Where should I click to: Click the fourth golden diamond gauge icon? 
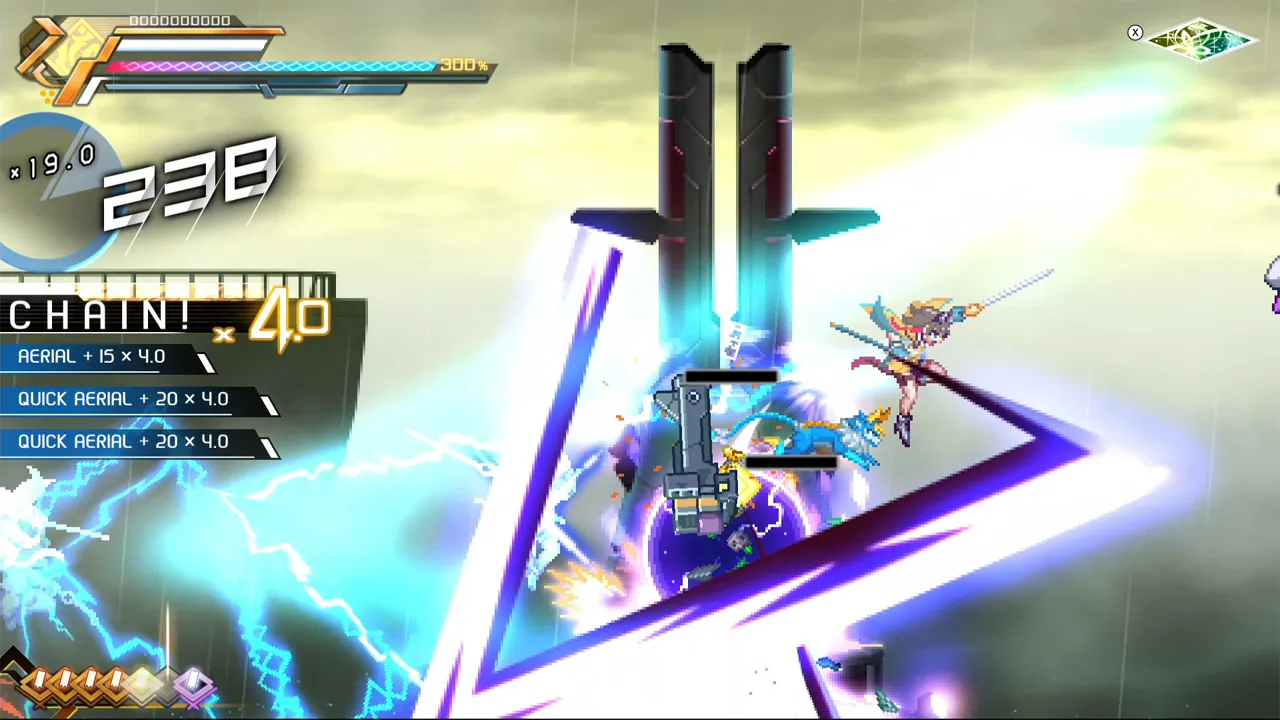(x=114, y=682)
